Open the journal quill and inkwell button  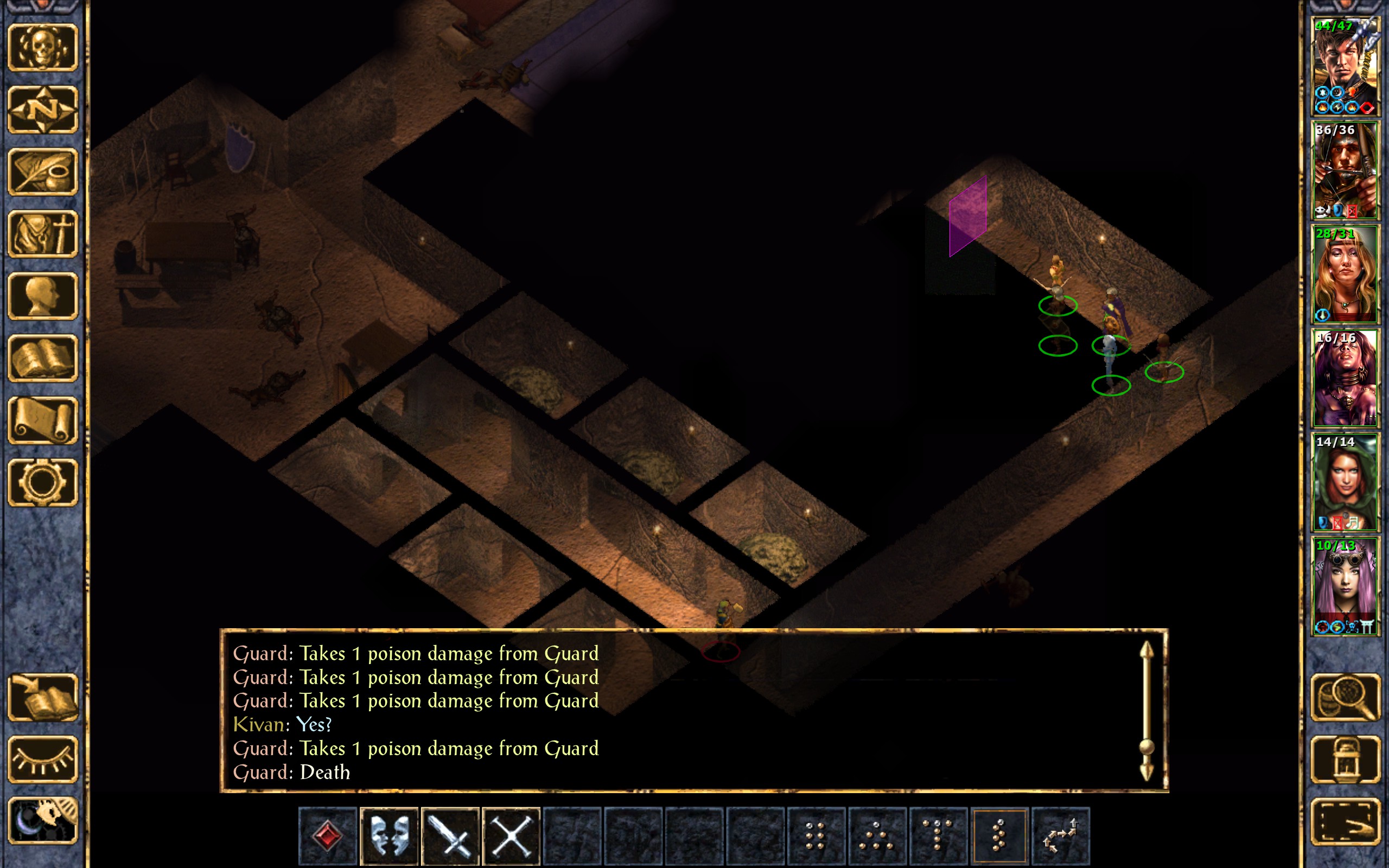(x=43, y=171)
